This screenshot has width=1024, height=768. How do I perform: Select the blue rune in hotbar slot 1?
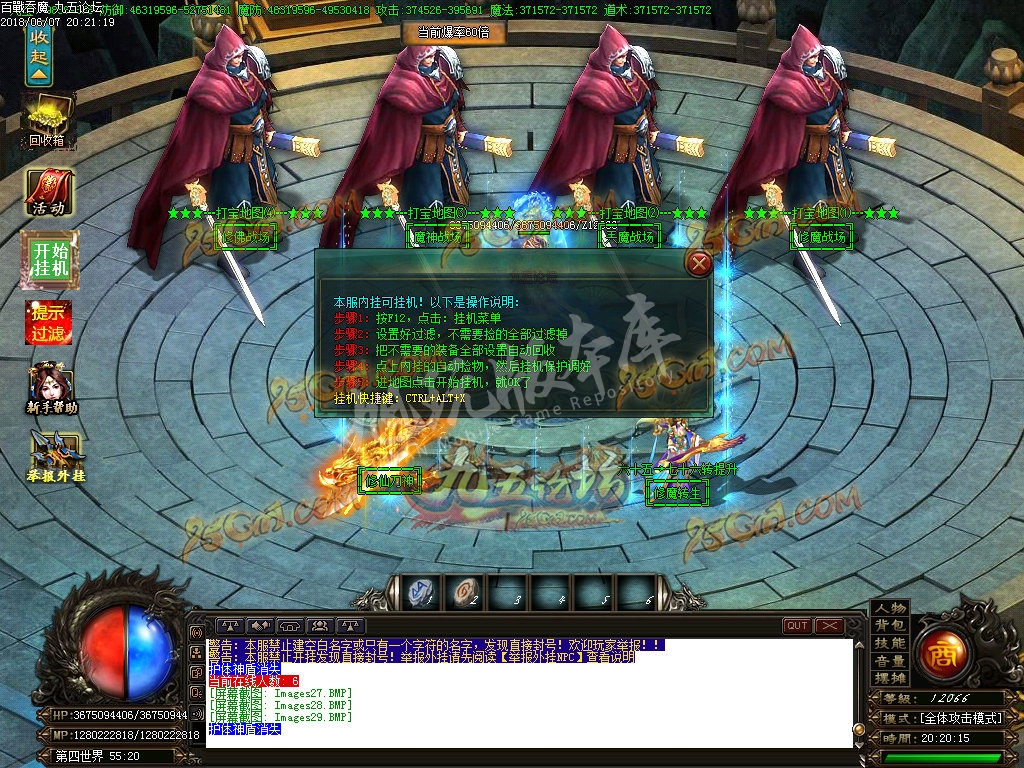coord(421,593)
